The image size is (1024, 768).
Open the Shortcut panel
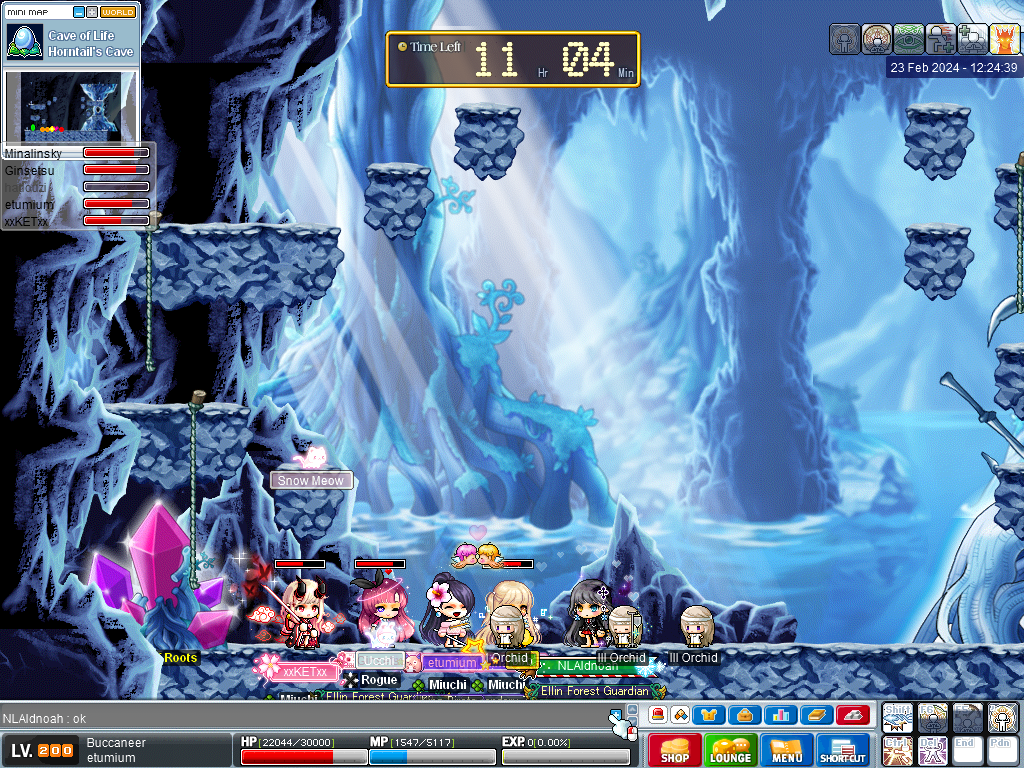click(842, 750)
